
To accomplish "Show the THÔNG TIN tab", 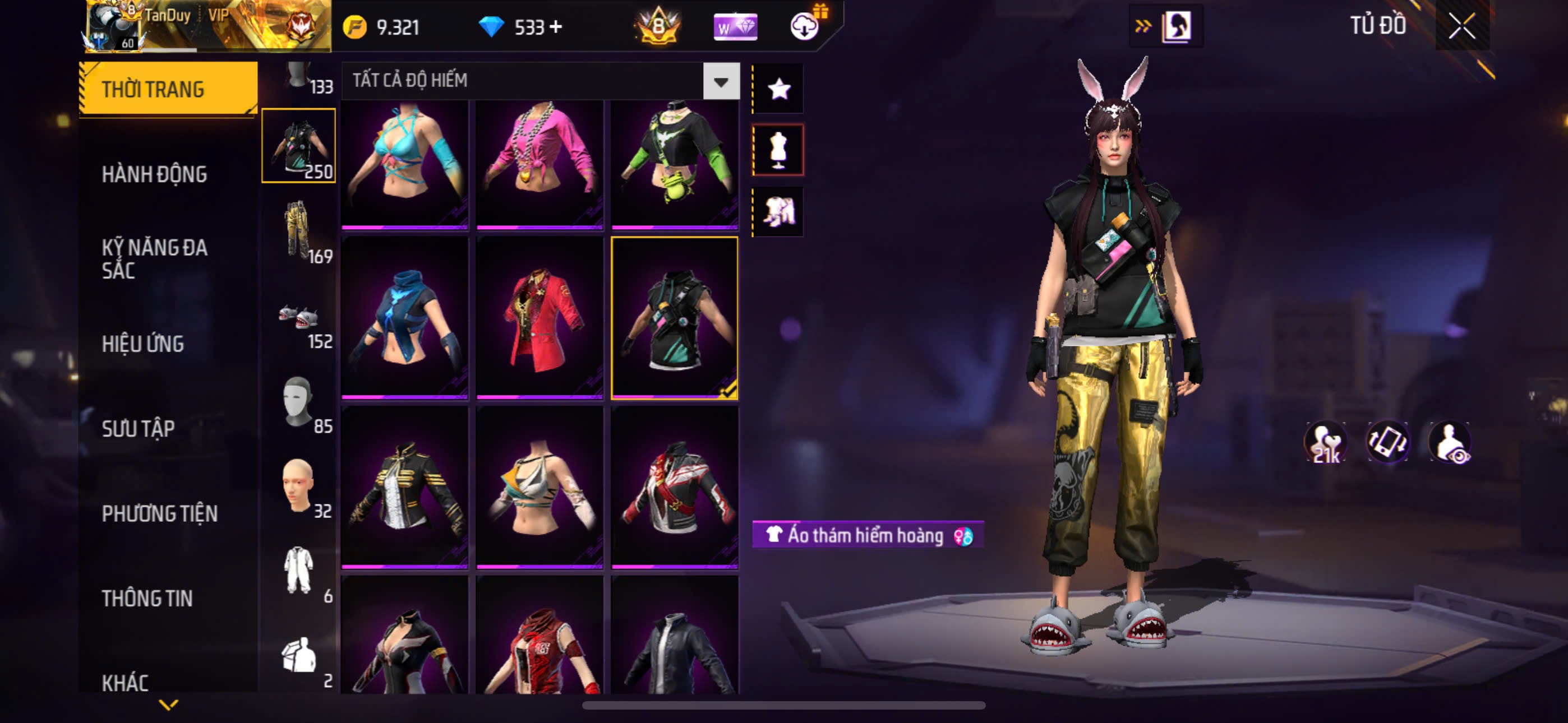I will [147, 598].
